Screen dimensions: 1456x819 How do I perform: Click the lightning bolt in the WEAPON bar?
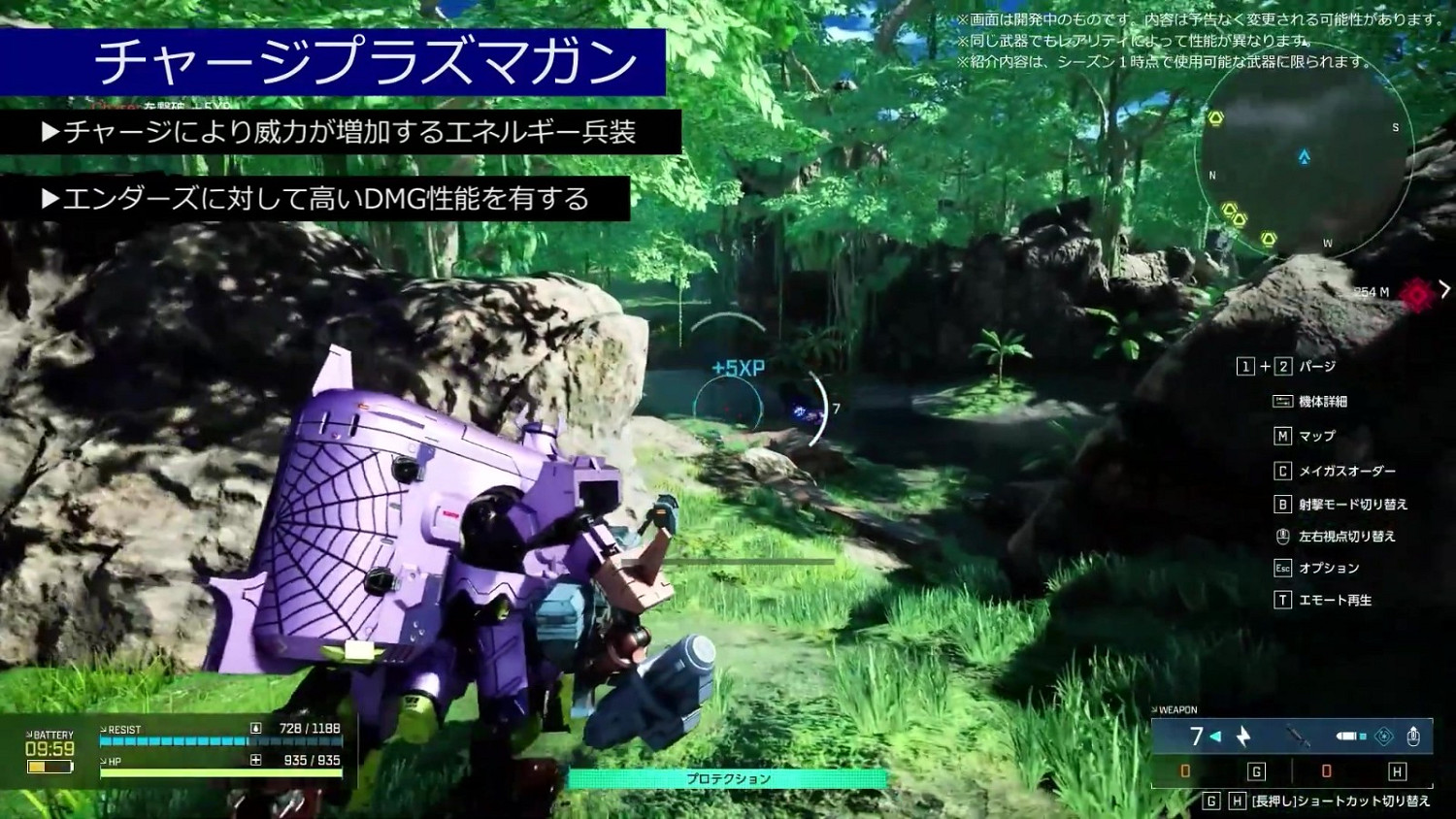point(1243,737)
